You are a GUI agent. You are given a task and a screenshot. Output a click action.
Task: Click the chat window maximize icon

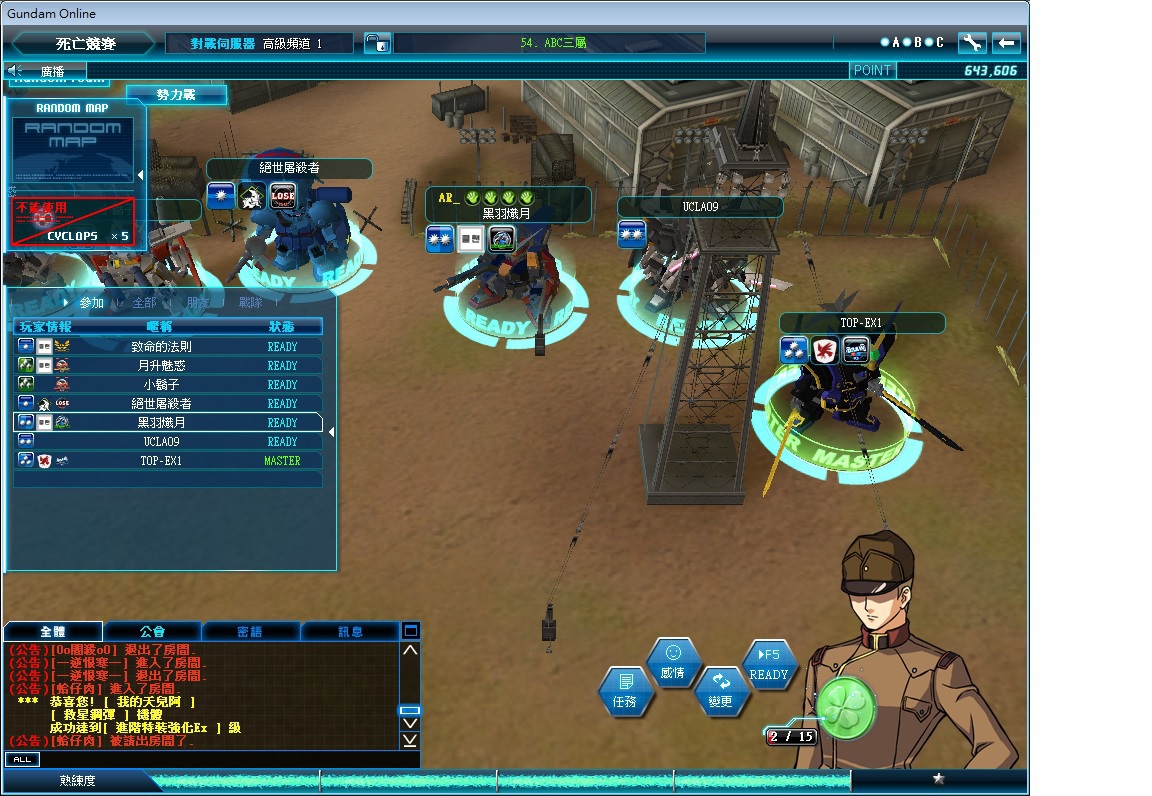coord(410,631)
